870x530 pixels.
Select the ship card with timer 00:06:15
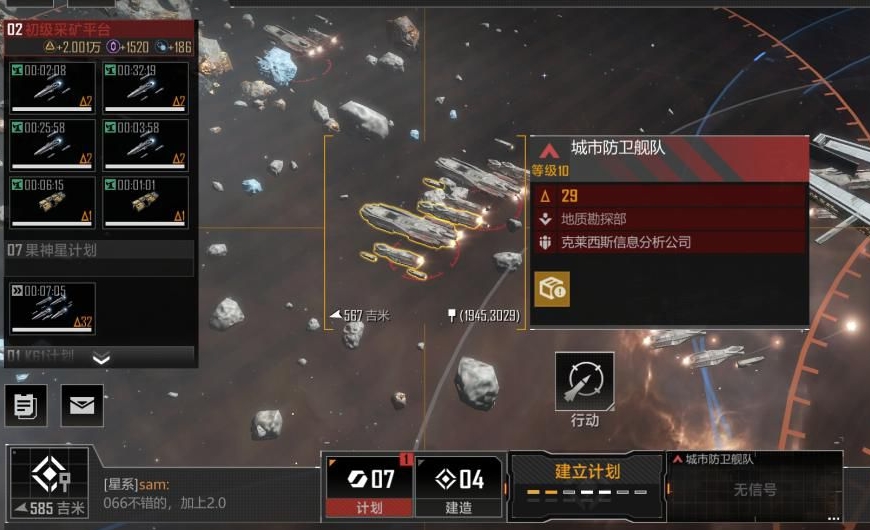(x=52, y=201)
